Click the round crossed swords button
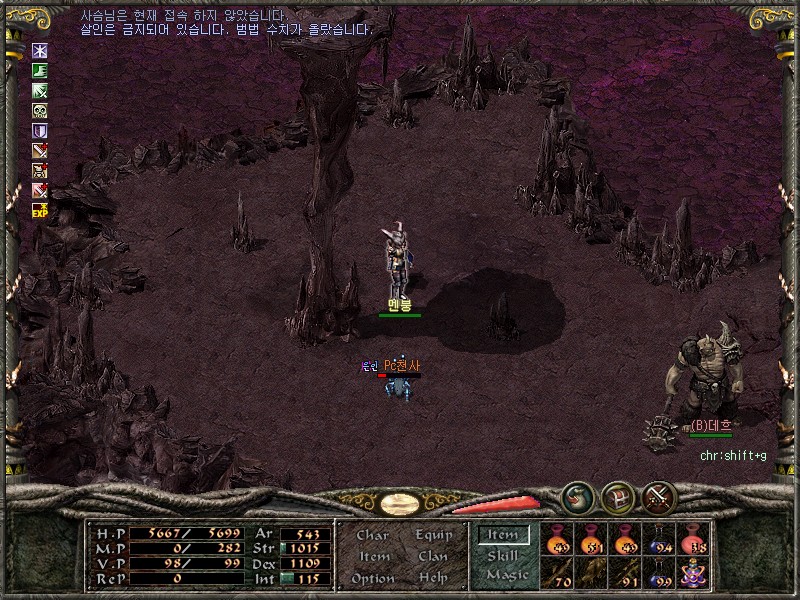 (x=659, y=496)
